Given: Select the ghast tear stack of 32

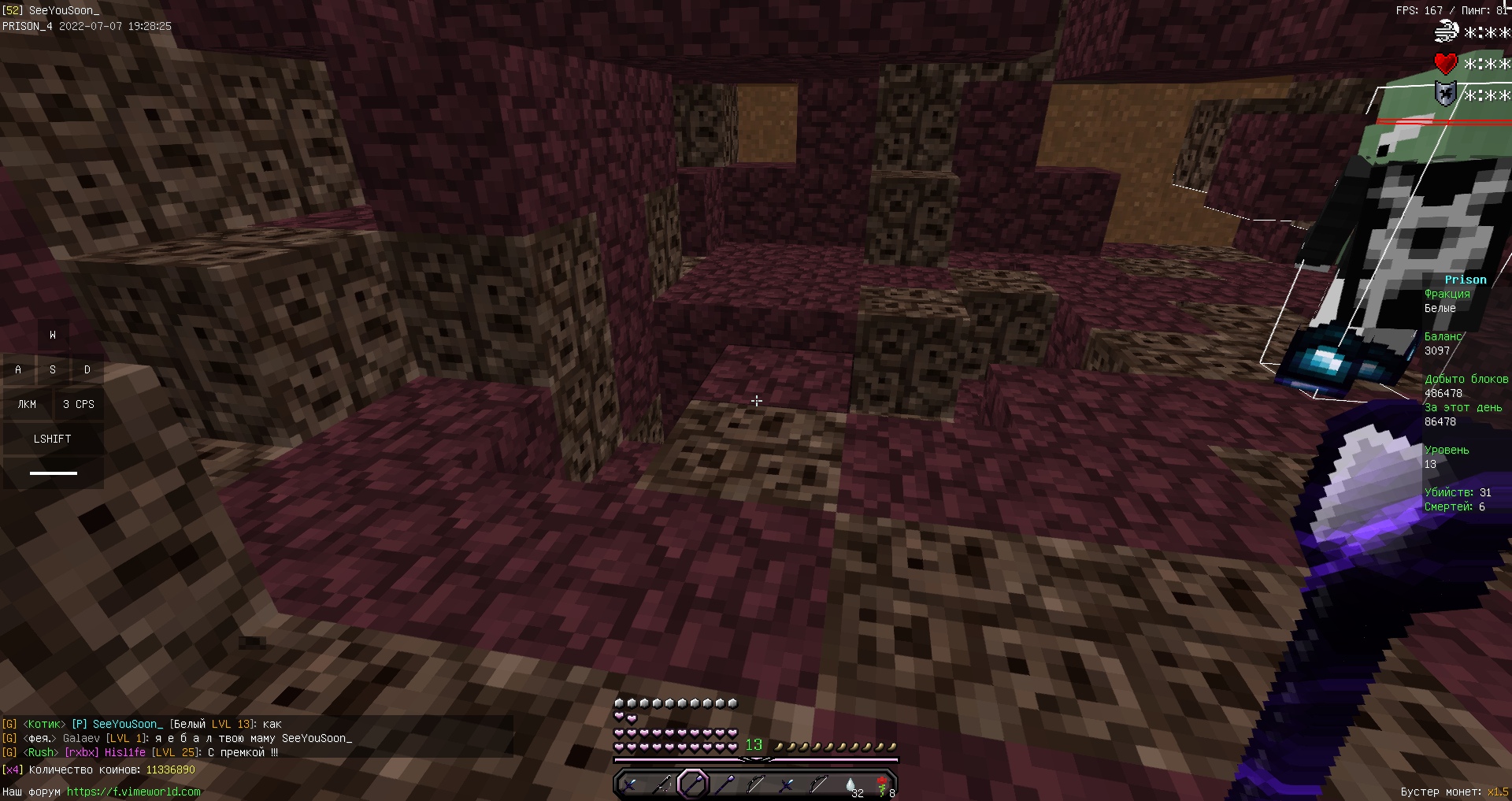Looking at the screenshot, I should click(850, 784).
